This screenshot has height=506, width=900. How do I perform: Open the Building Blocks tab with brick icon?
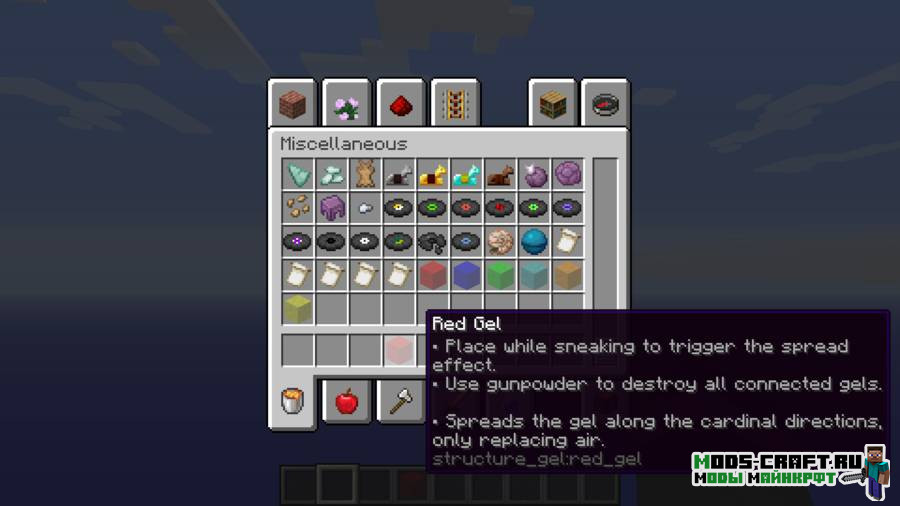pos(292,104)
